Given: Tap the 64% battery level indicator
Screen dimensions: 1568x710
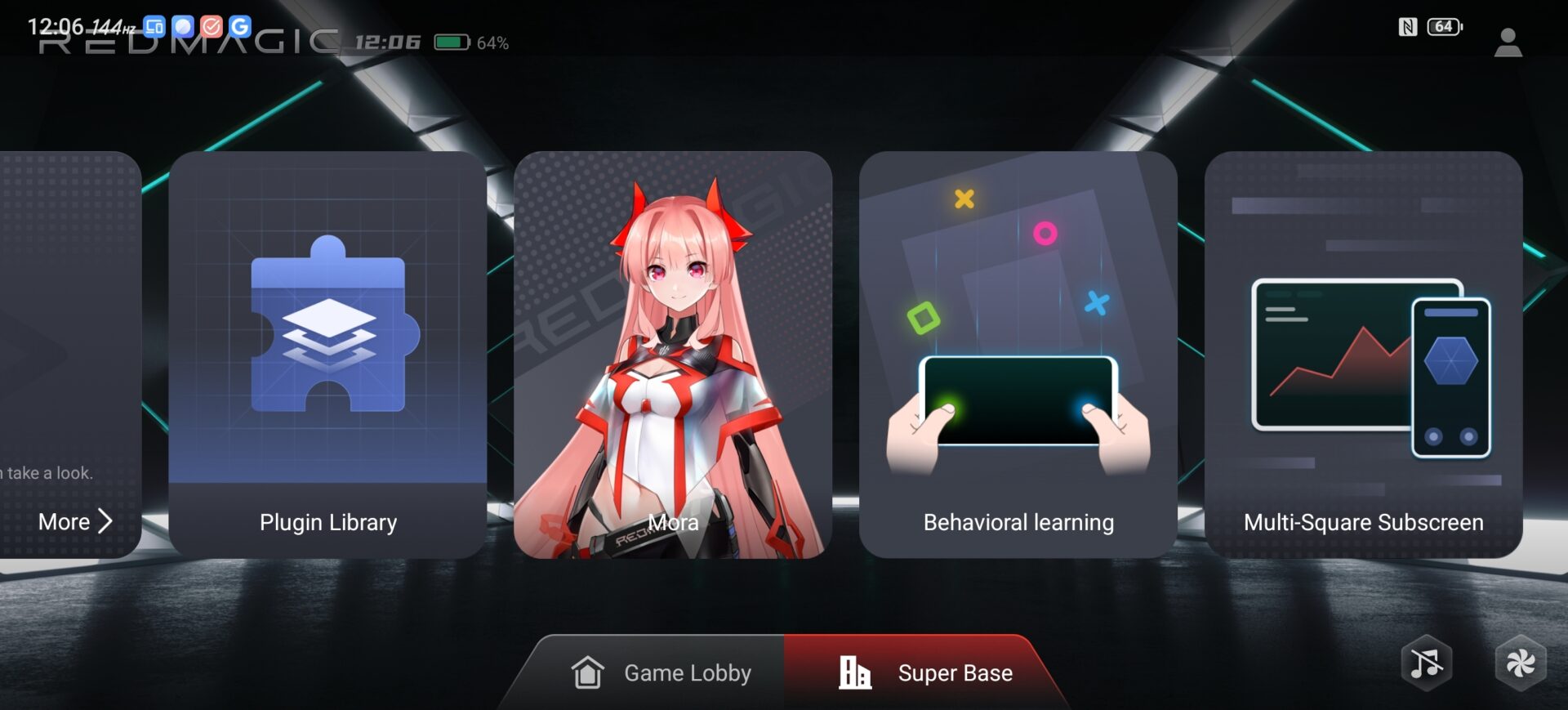Looking at the screenshot, I should pos(490,42).
